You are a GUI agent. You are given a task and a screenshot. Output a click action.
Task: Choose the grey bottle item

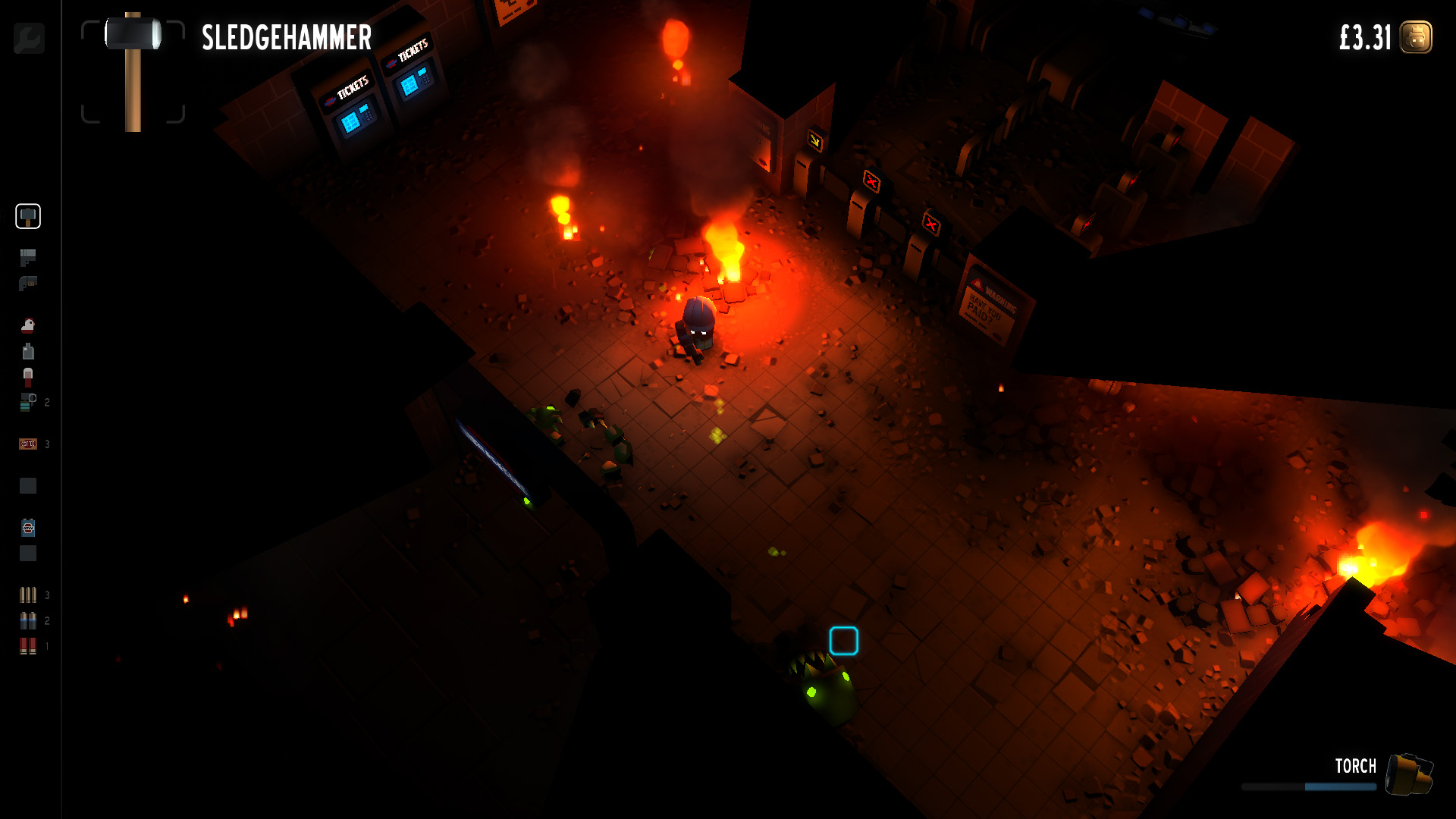tap(28, 351)
